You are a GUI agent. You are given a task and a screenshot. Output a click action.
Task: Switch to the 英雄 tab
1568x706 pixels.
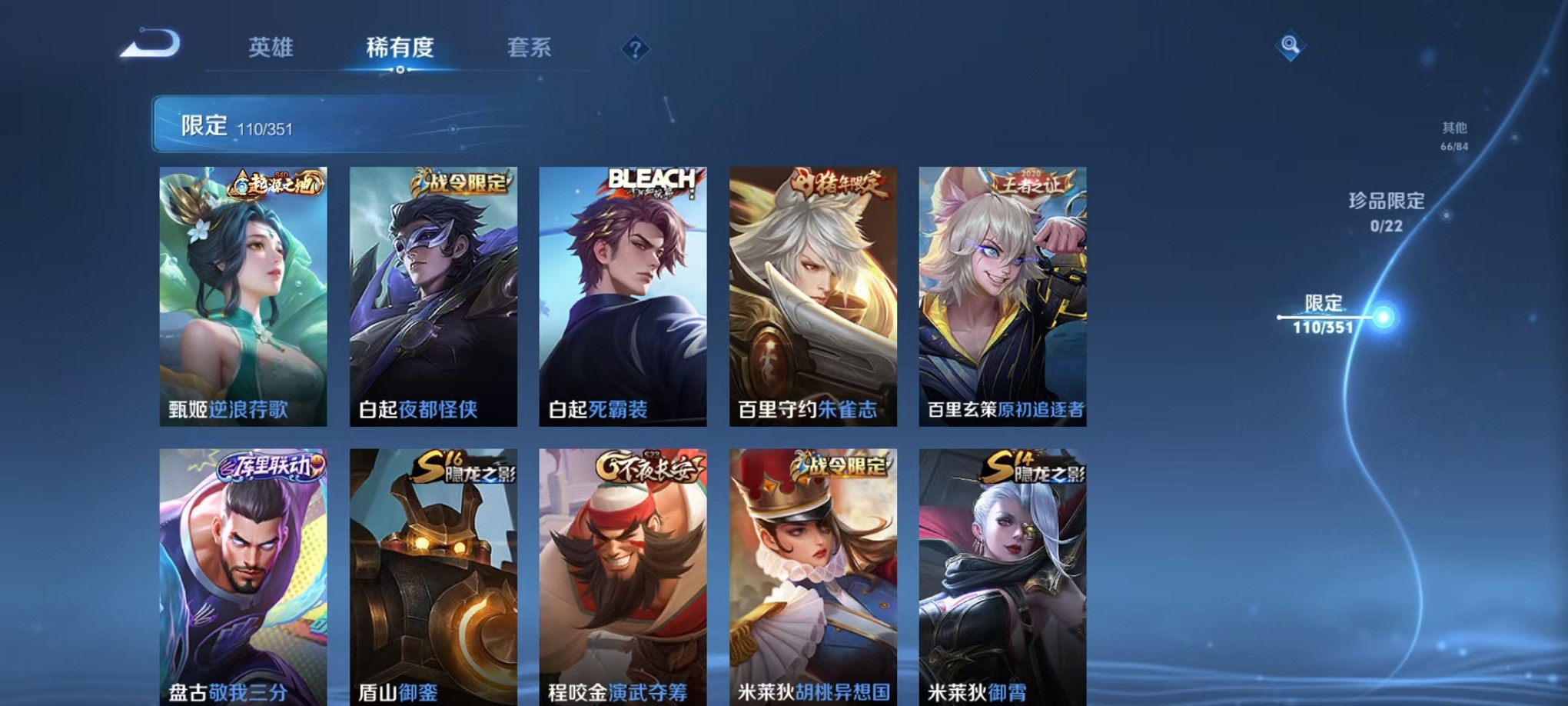click(x=268, y=48)
